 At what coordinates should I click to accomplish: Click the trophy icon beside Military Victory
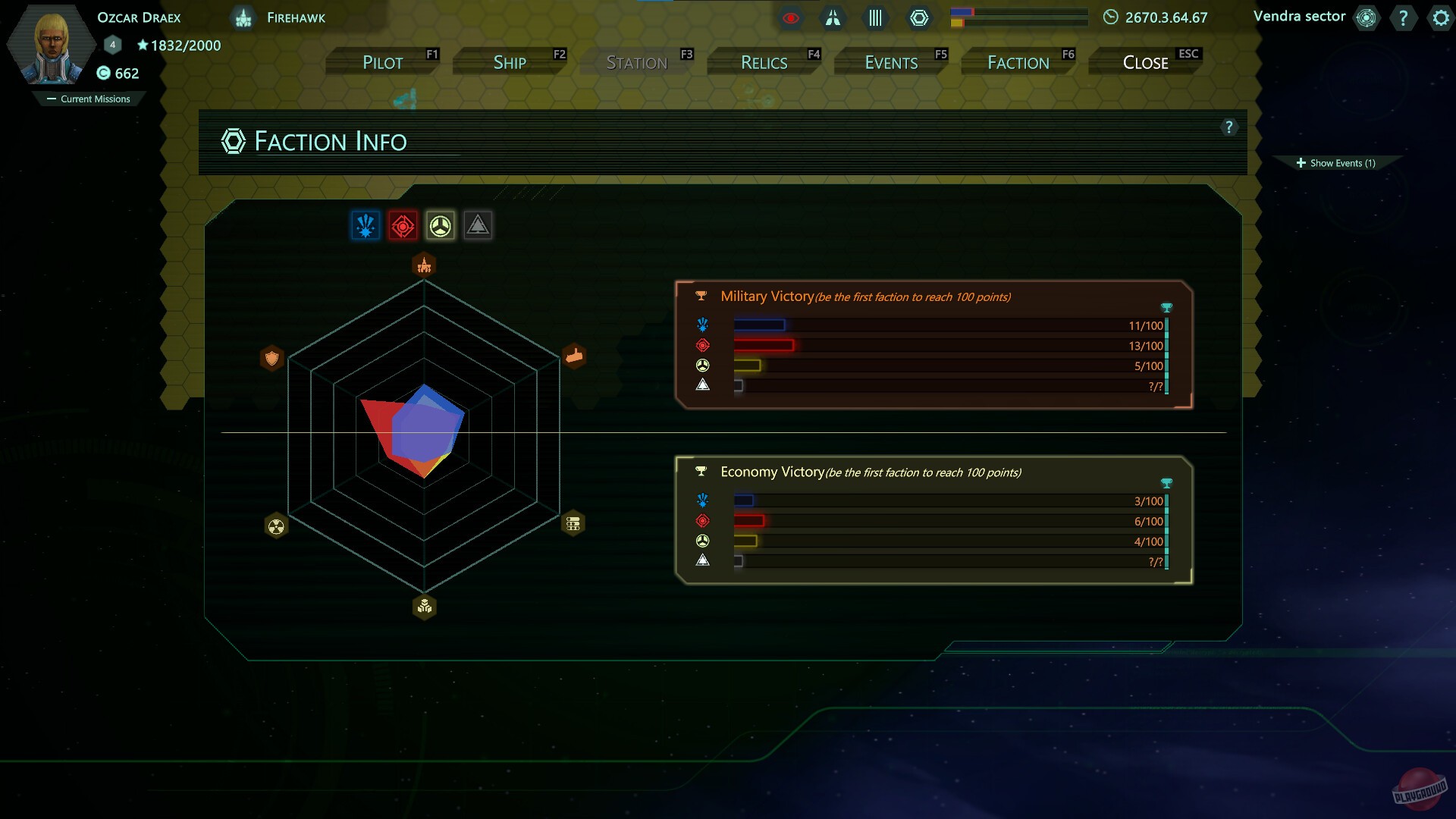tap(701, 296)
